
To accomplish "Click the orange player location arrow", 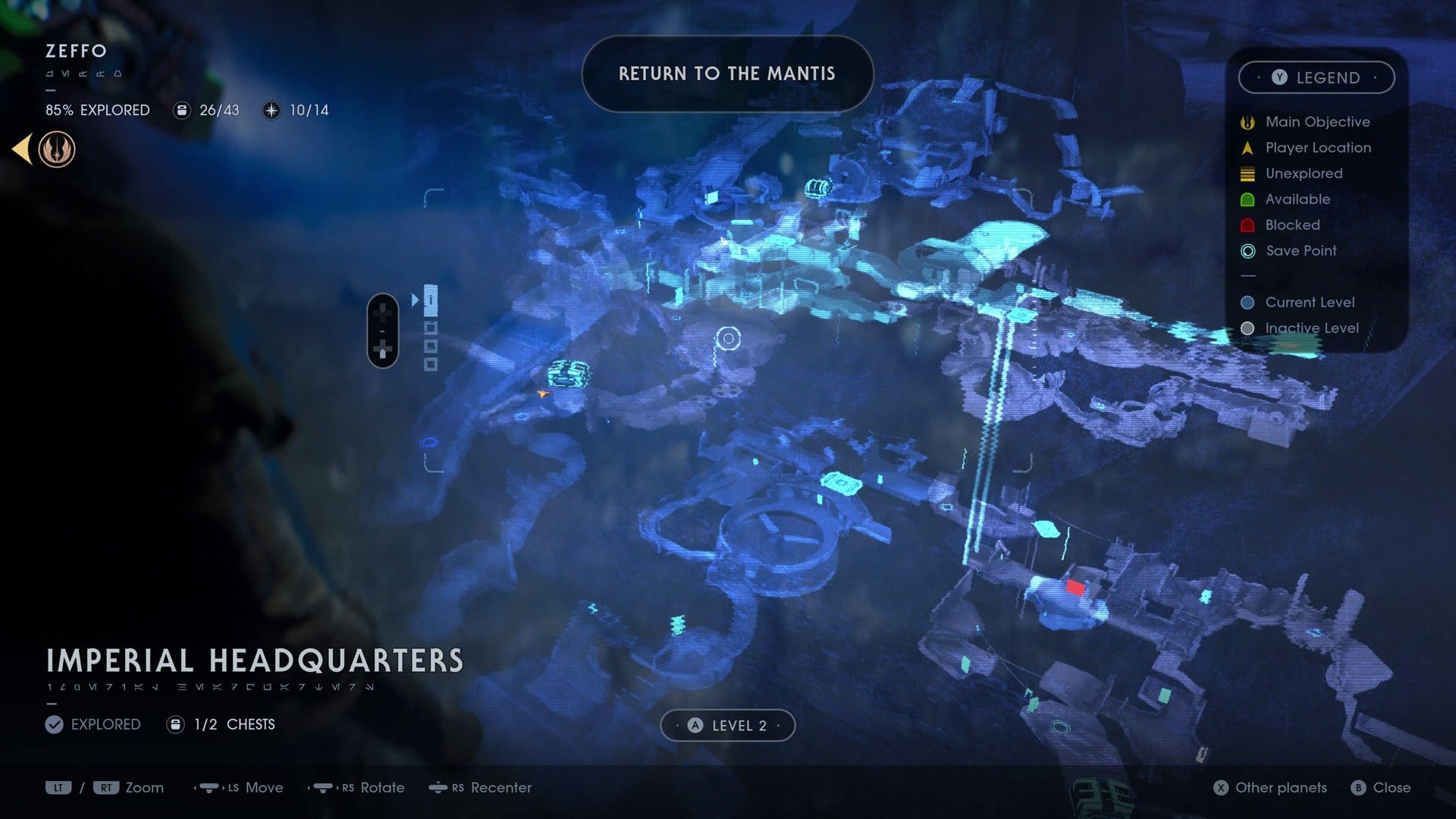I will pos(542,393).
